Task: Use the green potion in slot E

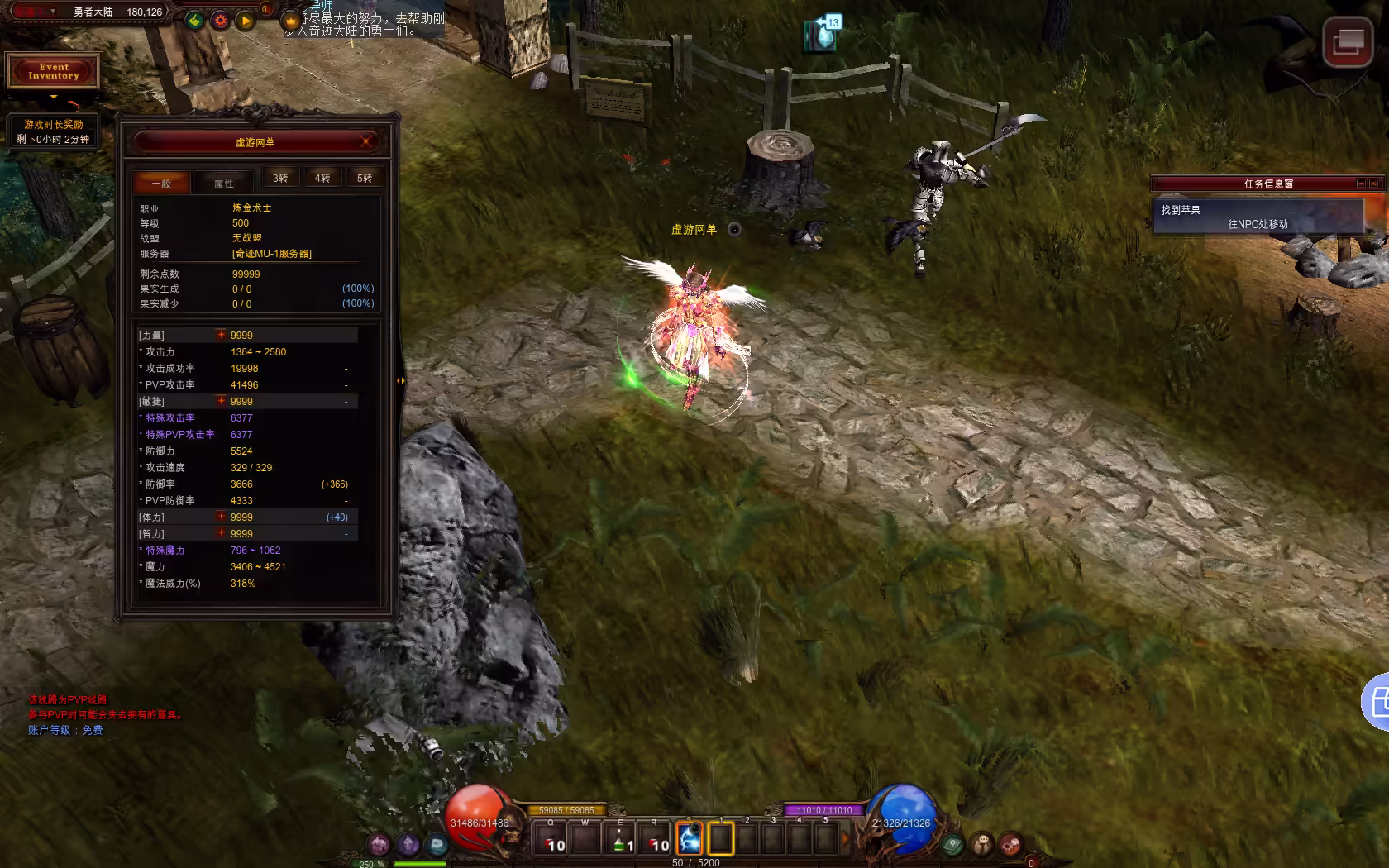Action: pos(620,840)
